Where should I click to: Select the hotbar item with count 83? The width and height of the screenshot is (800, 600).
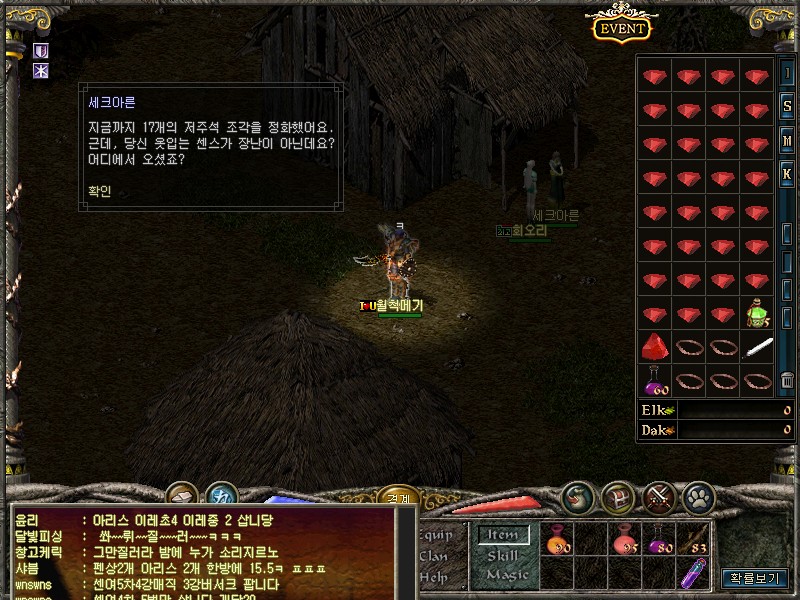[695, 541]
